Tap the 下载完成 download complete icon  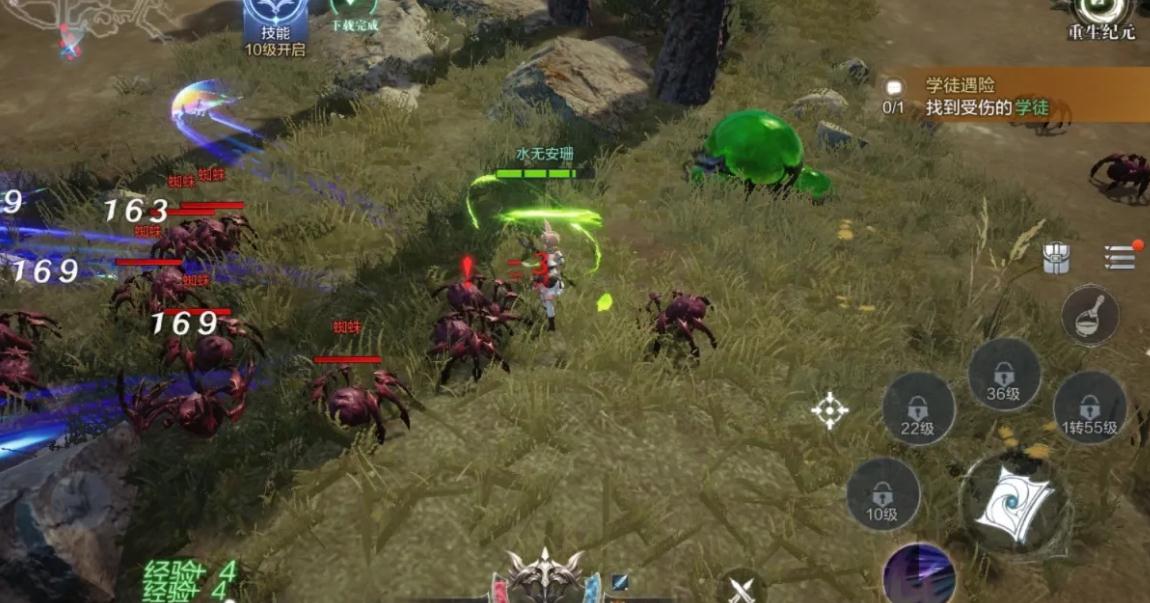click(354, 14)
